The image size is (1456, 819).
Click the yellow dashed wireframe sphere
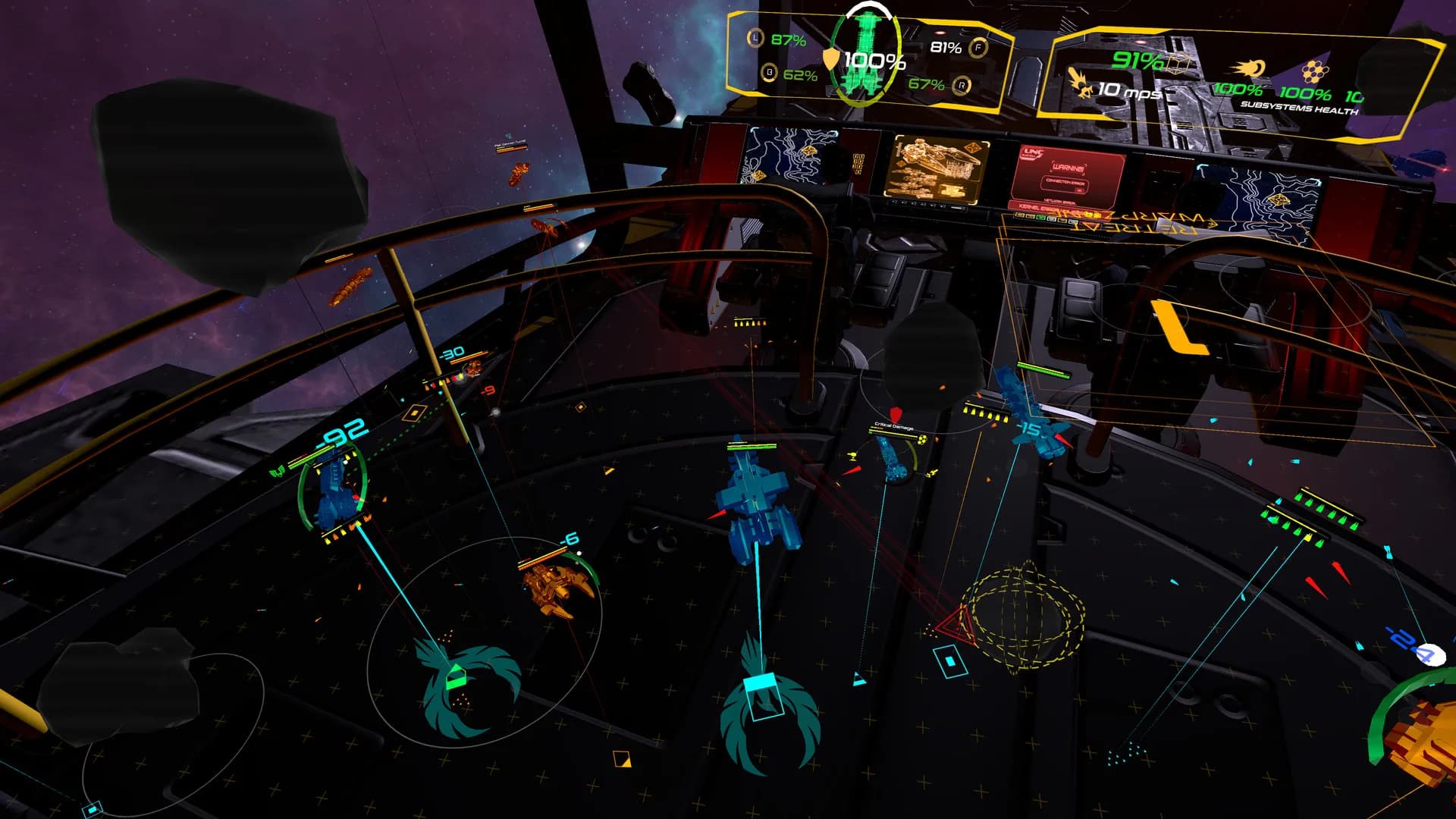click(1024, 616)
